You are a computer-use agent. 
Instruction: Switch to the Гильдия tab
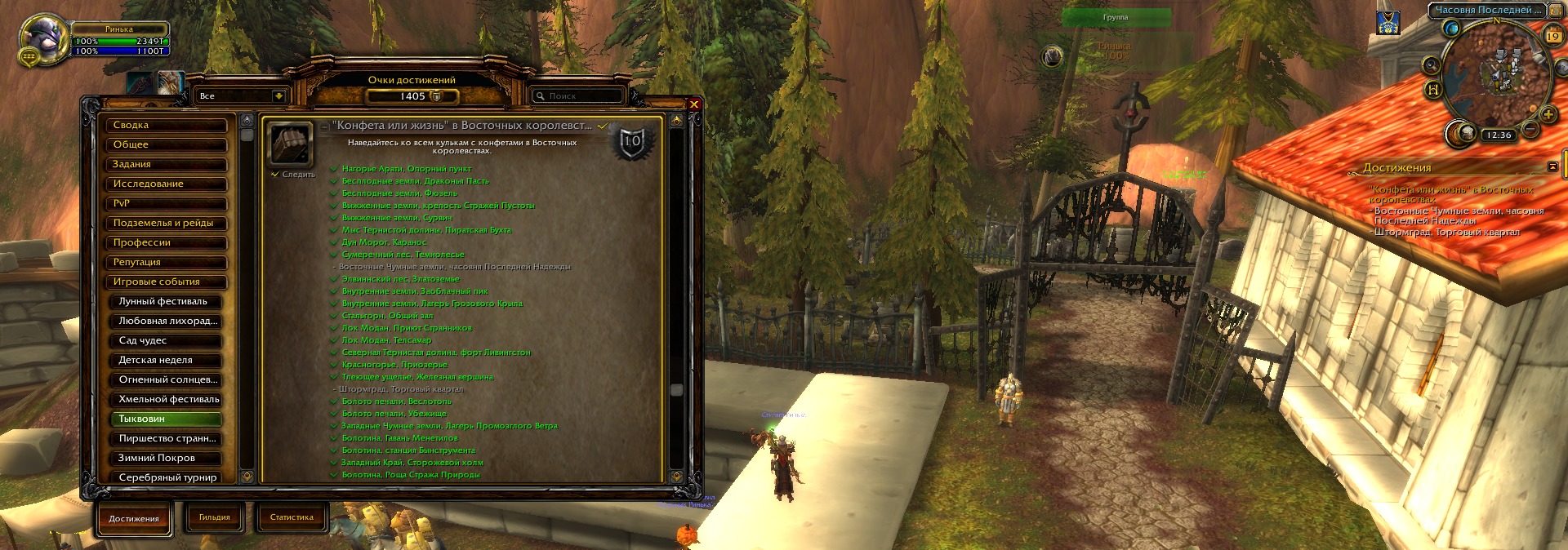click(x=215, y=517)
